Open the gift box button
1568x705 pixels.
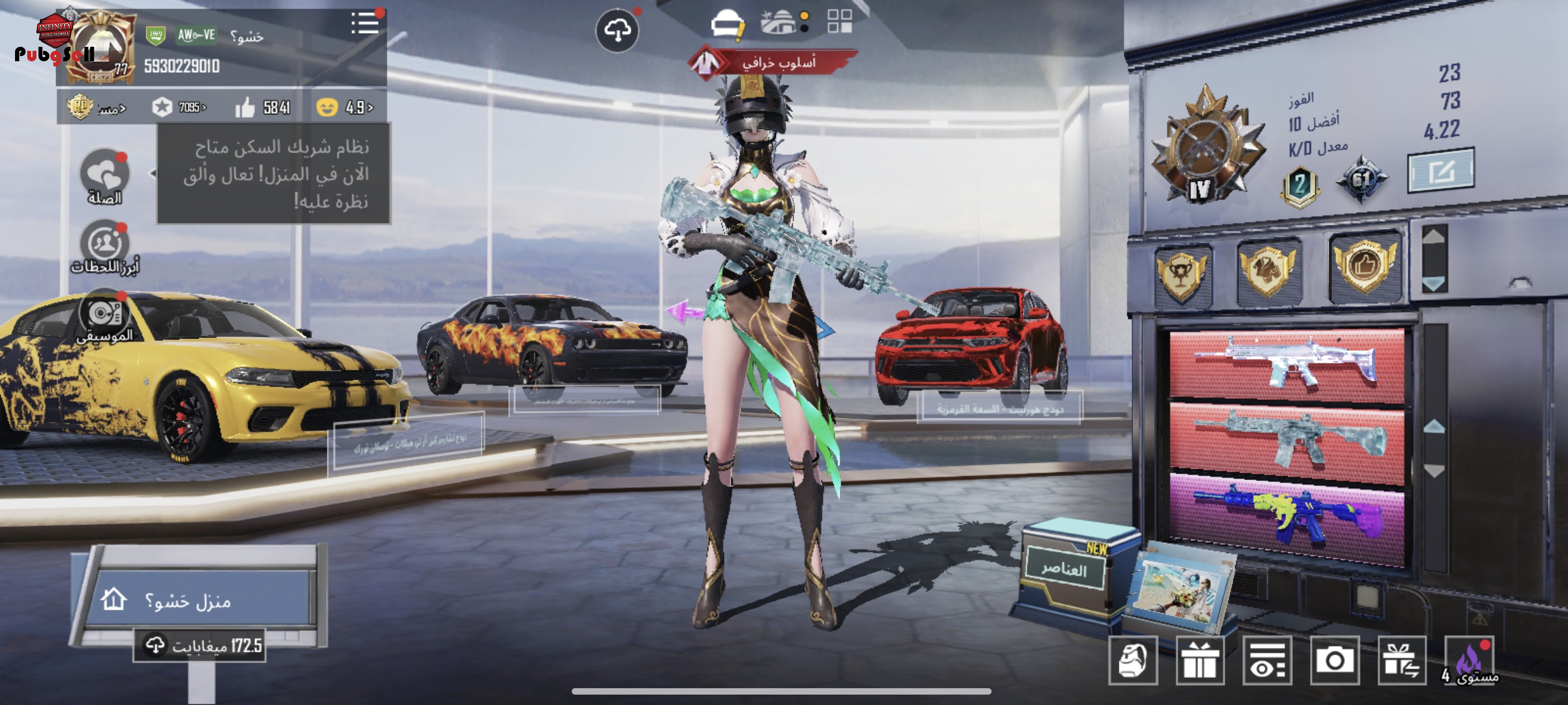1199,661
